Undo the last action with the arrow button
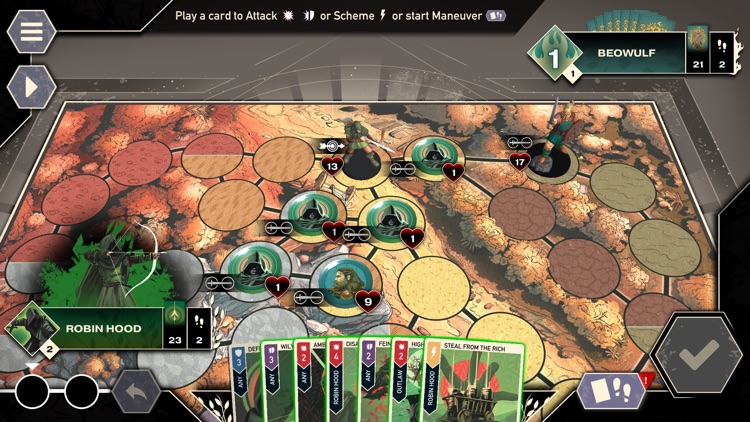Viewport: 750px width, 422px height. tap(136, 391)
